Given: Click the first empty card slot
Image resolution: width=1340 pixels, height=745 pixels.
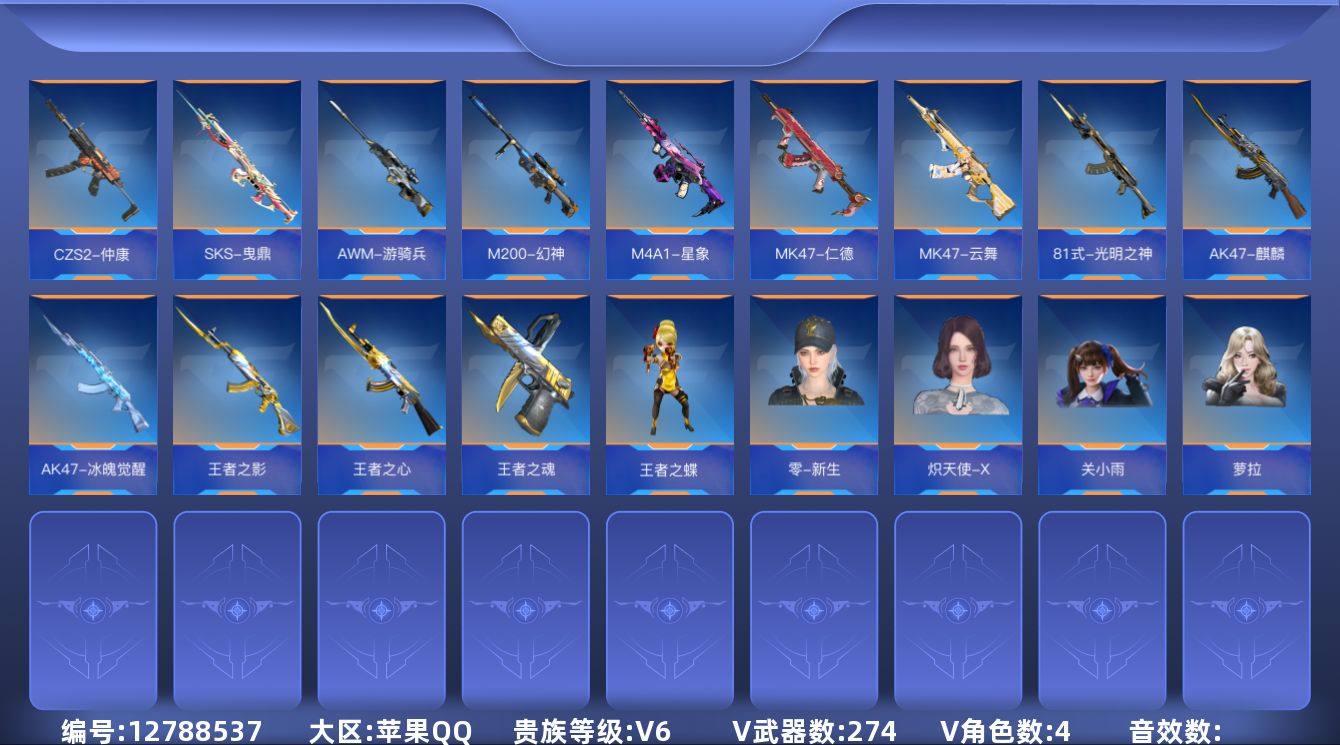Looking at the screenshot, I should pos(93,610).
